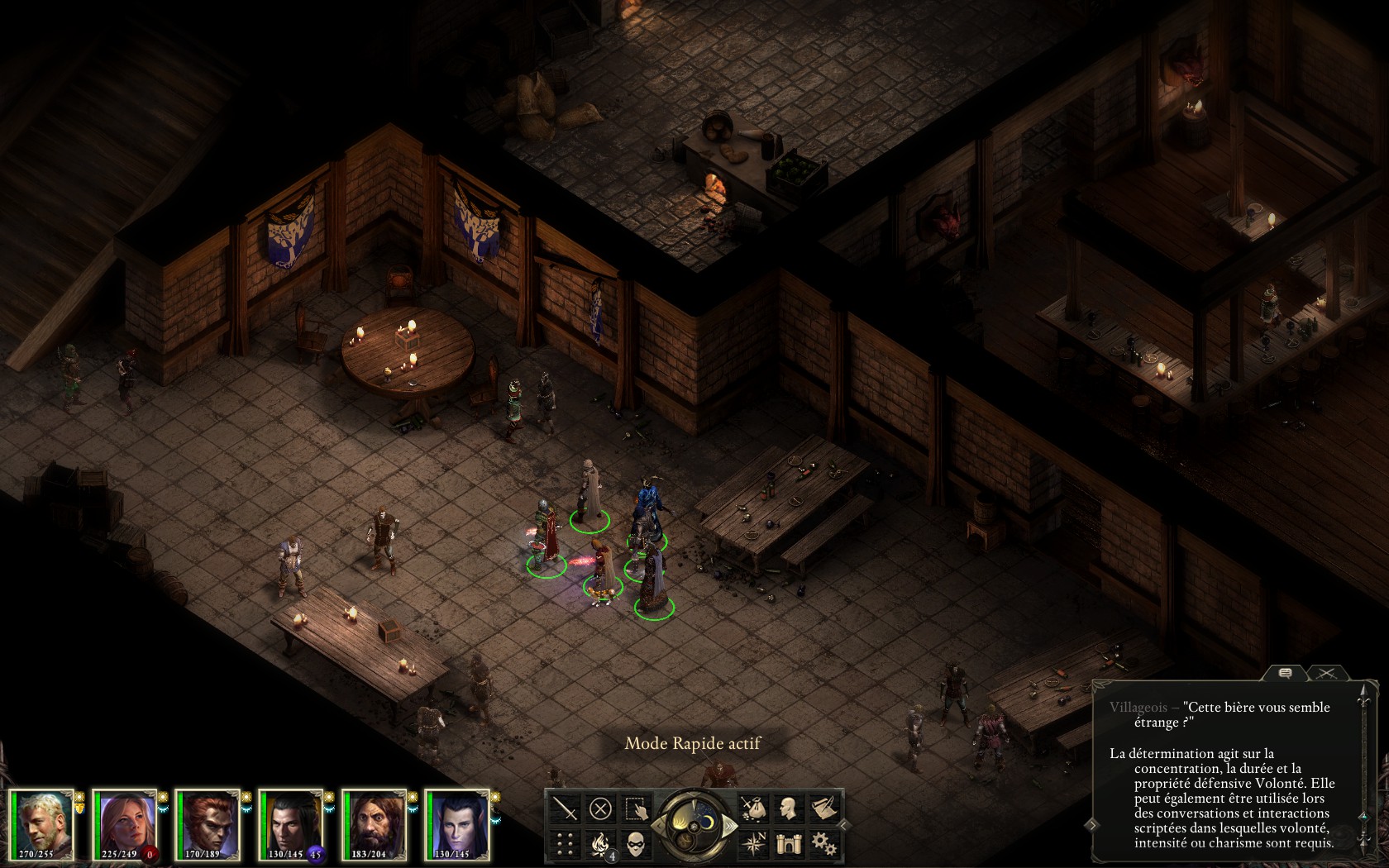Screen dimensions: 1389x868
Task: Switch to the combat log crossed-swords tab
Action: (1326, 674)
